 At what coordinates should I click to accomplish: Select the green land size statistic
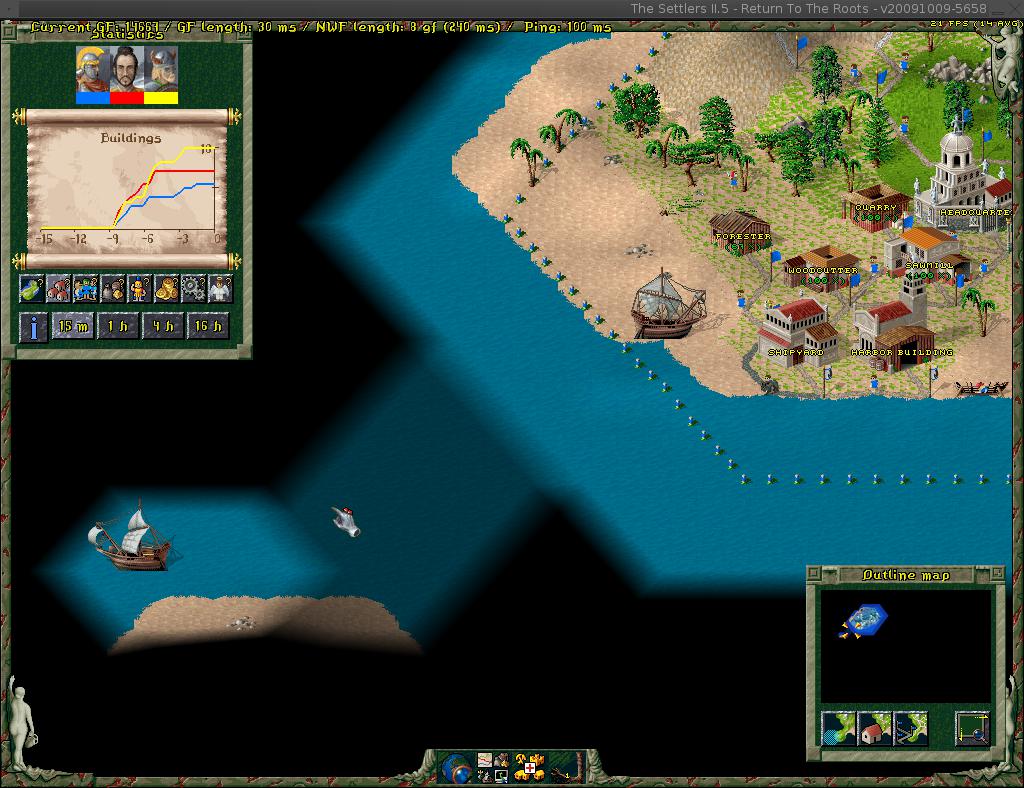(x=32, y=289)
